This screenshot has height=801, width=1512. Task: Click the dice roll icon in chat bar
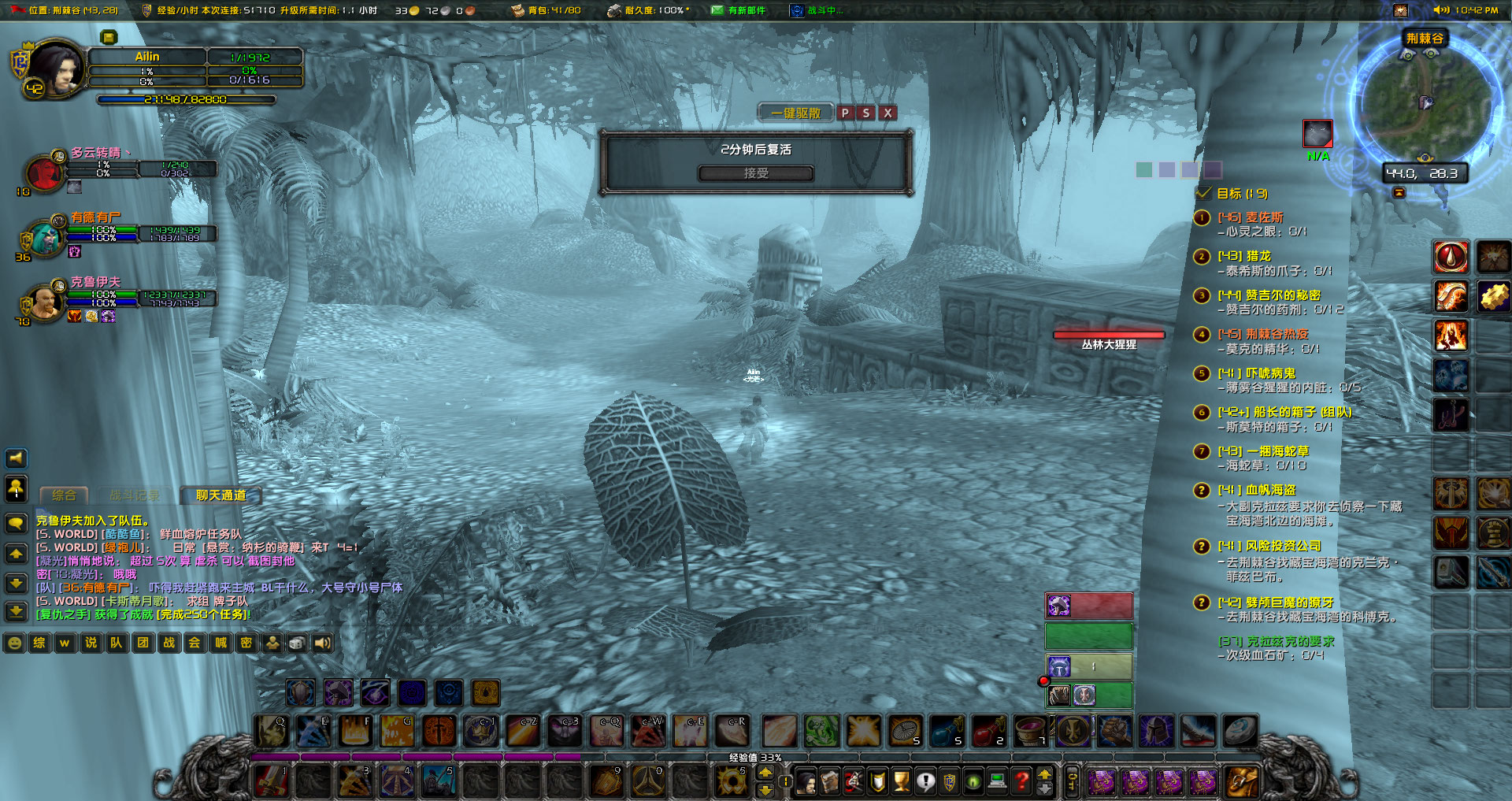click(297, 643)
